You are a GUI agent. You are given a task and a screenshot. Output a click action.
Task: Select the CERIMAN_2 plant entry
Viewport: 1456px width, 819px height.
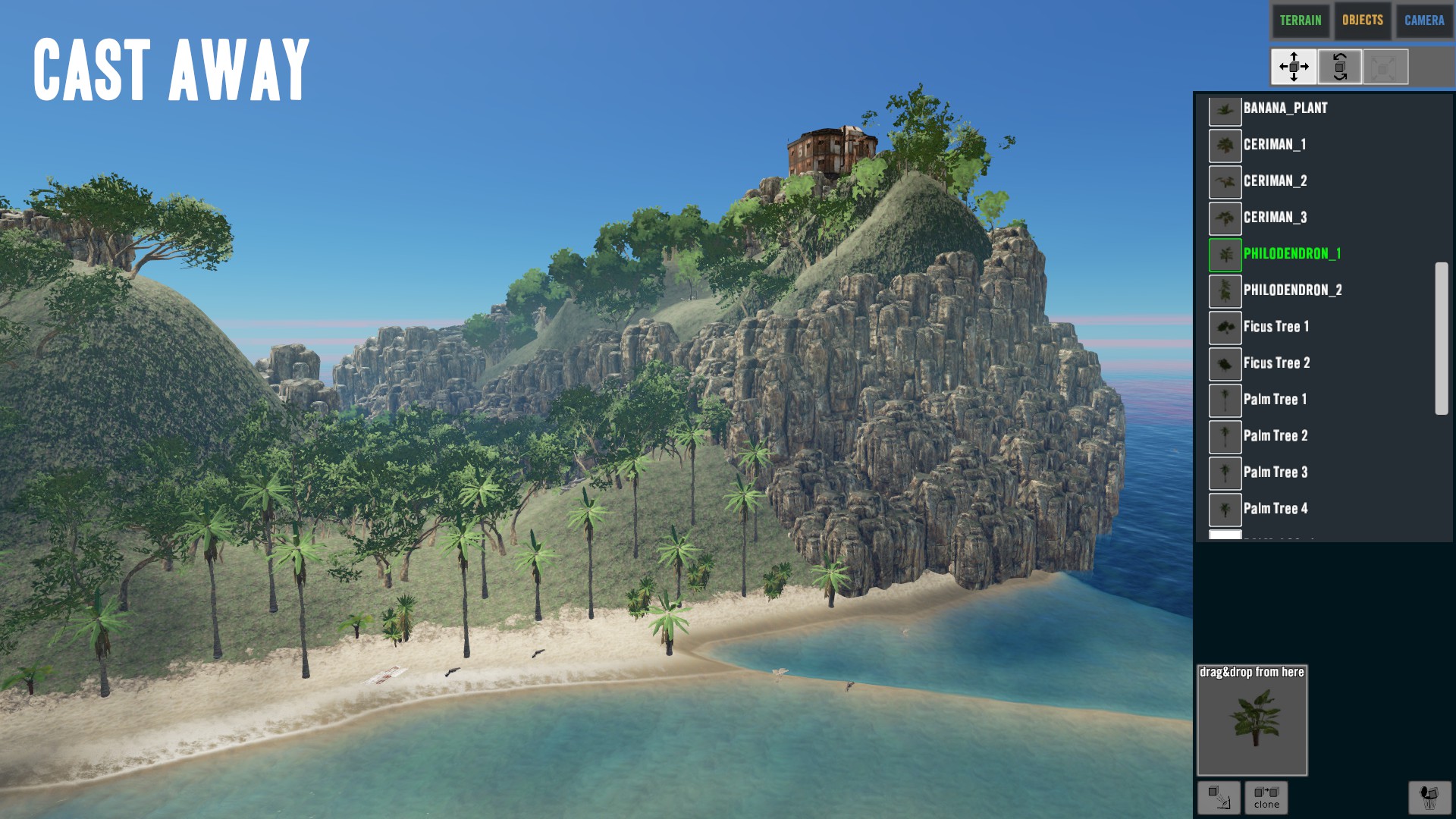pos(1275,181)
